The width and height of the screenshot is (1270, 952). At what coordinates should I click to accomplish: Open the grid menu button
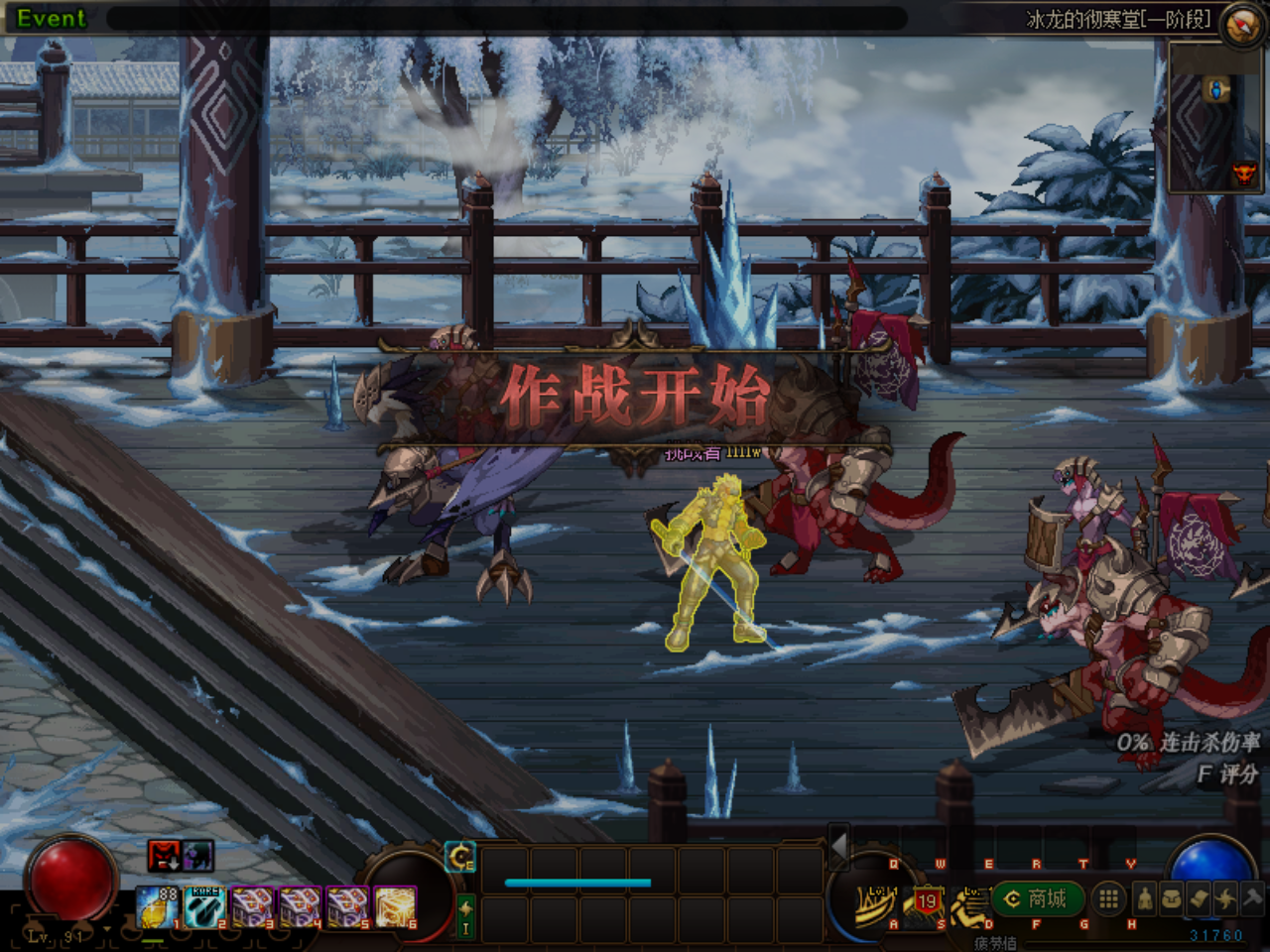coord(1108,898)
